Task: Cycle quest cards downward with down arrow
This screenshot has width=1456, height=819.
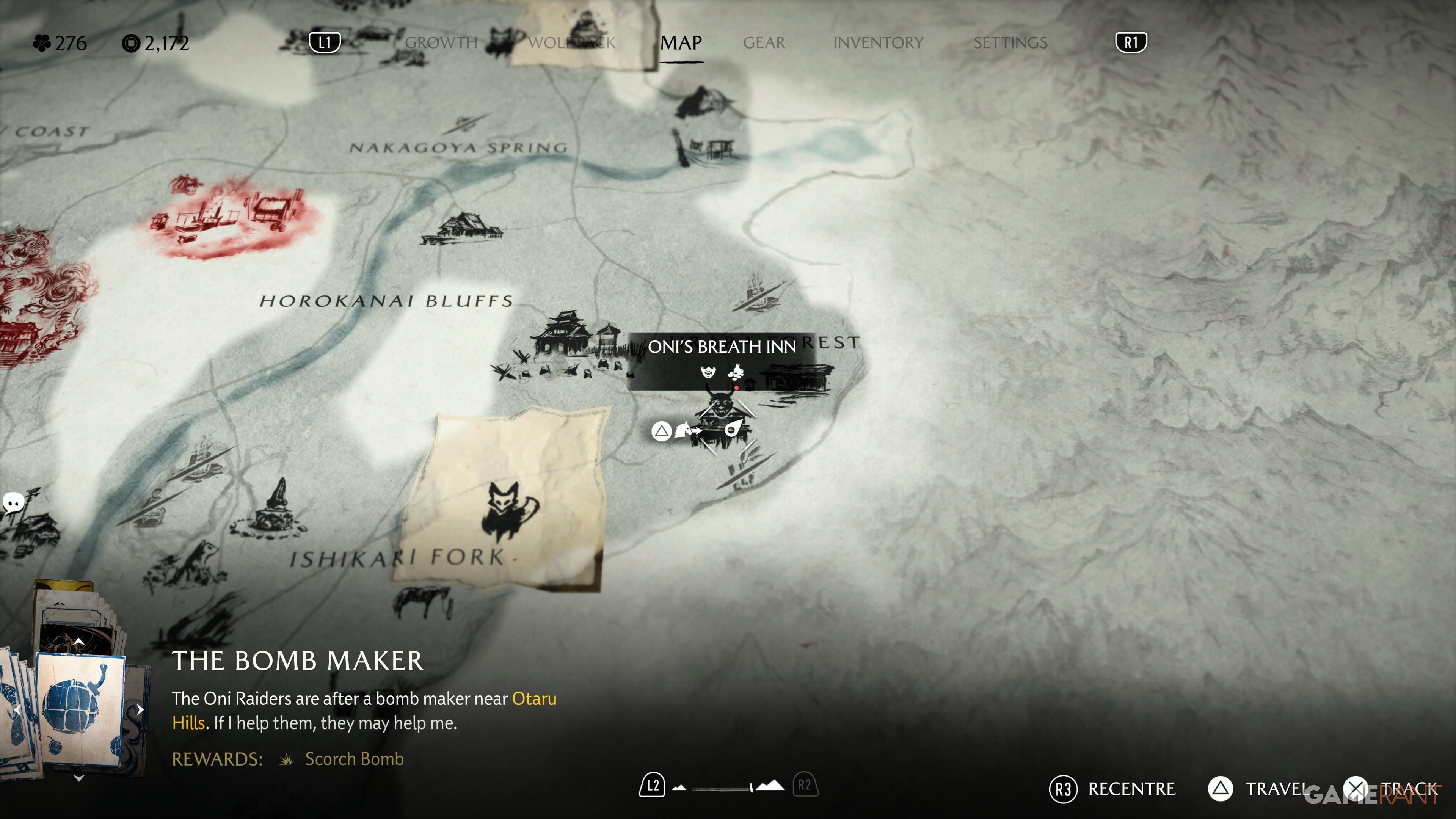Action: click(79, 778)
